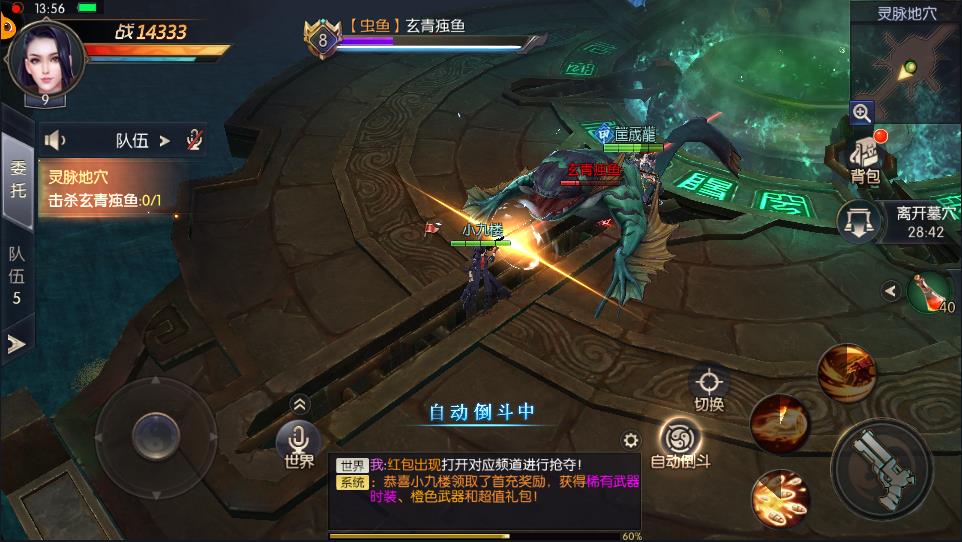Tap the 切换 target switch button
Image resolution: width=962 pixels, height=542 pixels.
(x=709, y=386)
